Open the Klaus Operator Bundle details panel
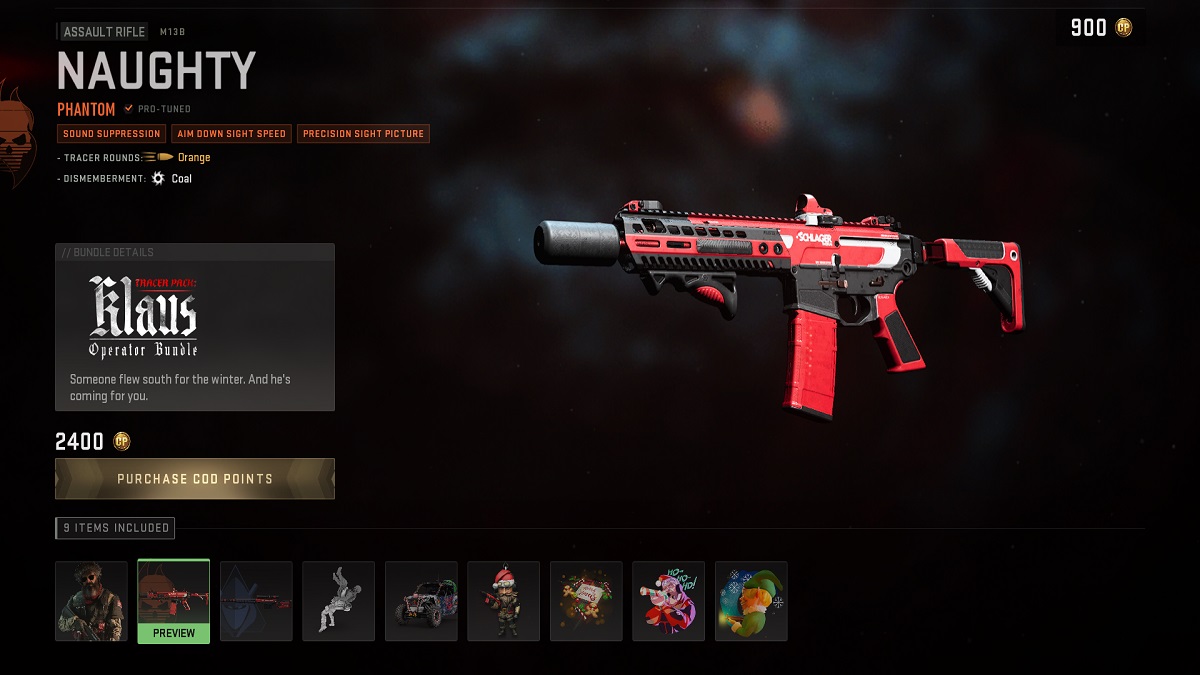The height and width of the screenshot is (675, 1200). [195, 327]
